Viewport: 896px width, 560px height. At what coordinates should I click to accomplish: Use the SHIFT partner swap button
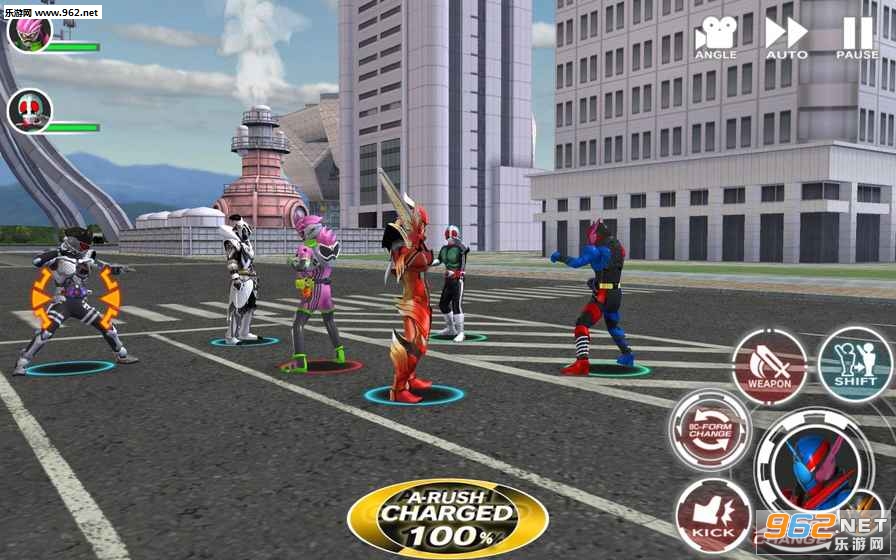[x=855, y=365]
